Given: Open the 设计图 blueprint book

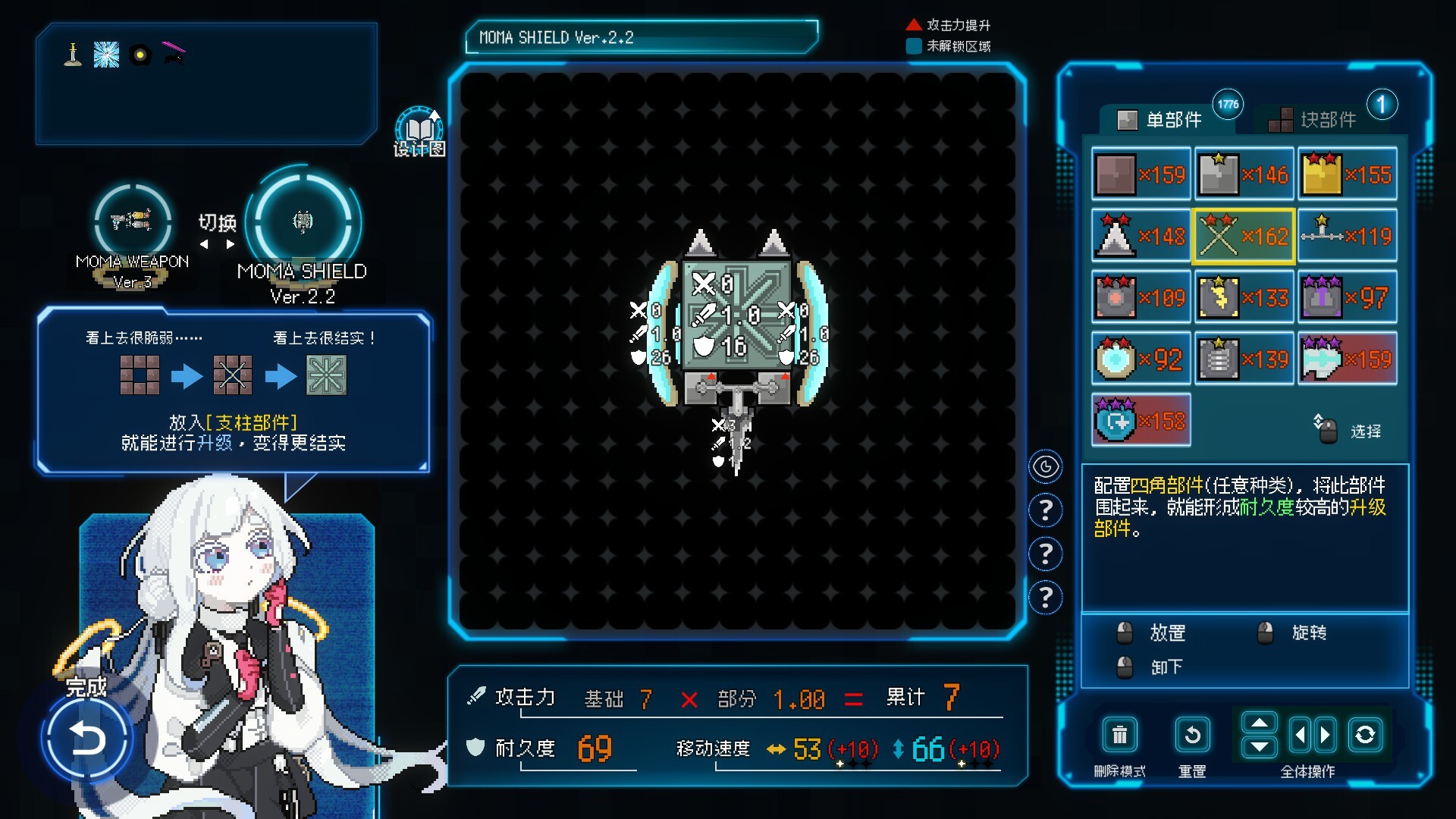Looking at the screenshot, I should point(419,125).
